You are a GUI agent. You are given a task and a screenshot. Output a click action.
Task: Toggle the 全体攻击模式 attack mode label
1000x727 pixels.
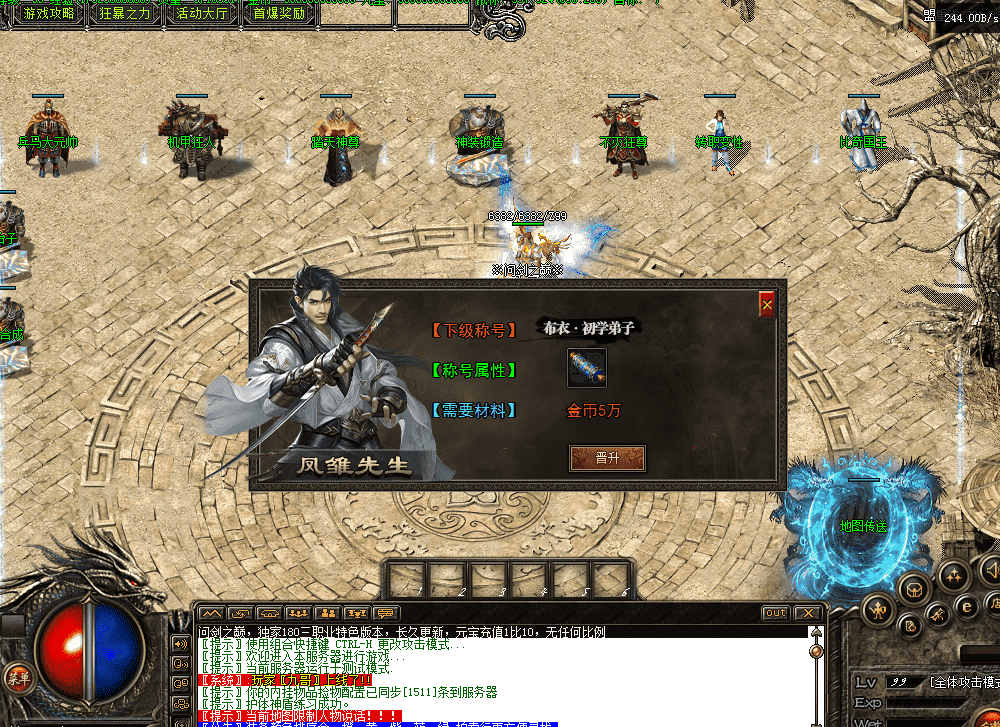coord(965,682)
